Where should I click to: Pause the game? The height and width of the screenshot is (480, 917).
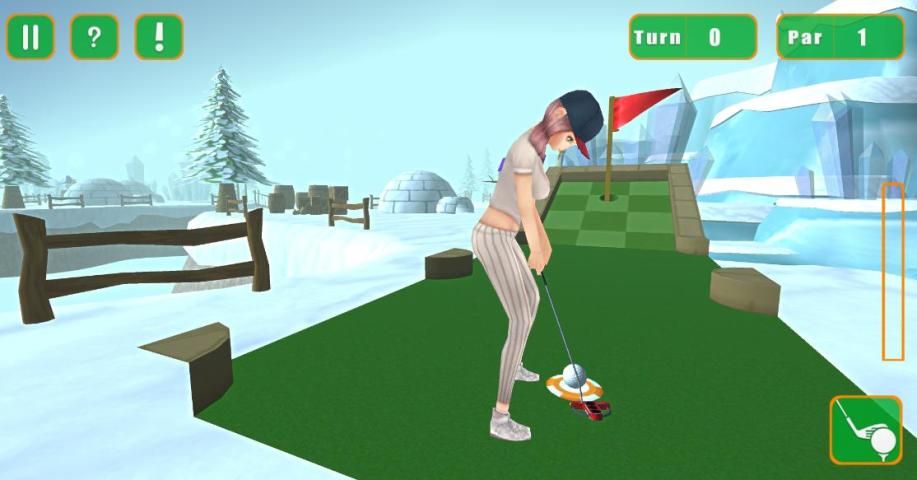(30, 37)
